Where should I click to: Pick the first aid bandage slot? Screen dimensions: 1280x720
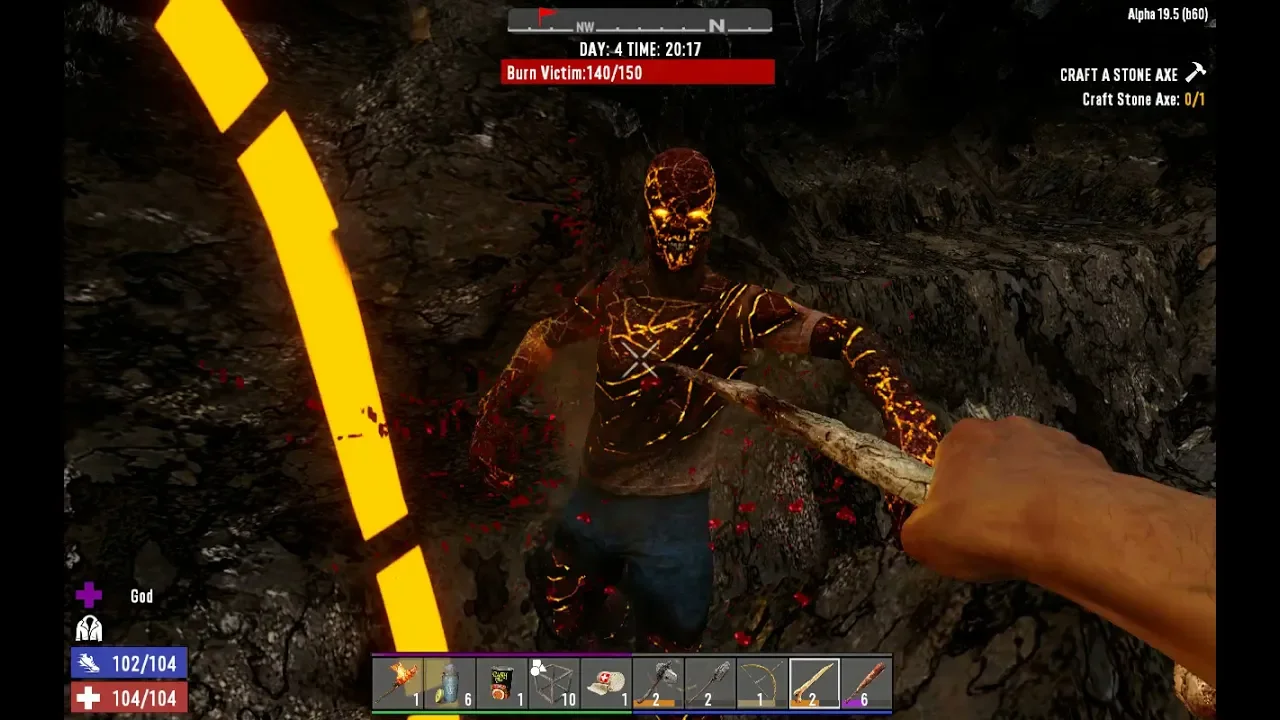click(x=606, y=684)
